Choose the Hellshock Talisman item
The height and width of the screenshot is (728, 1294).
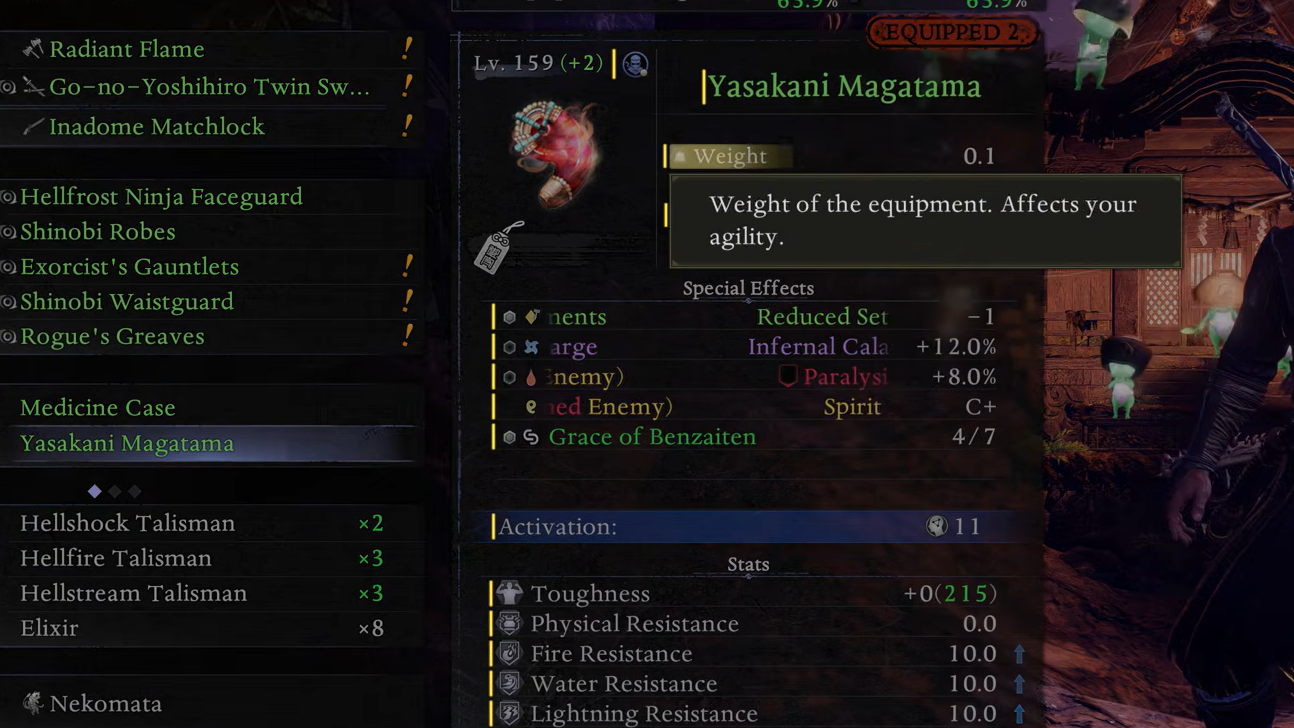tap(128, 523)
